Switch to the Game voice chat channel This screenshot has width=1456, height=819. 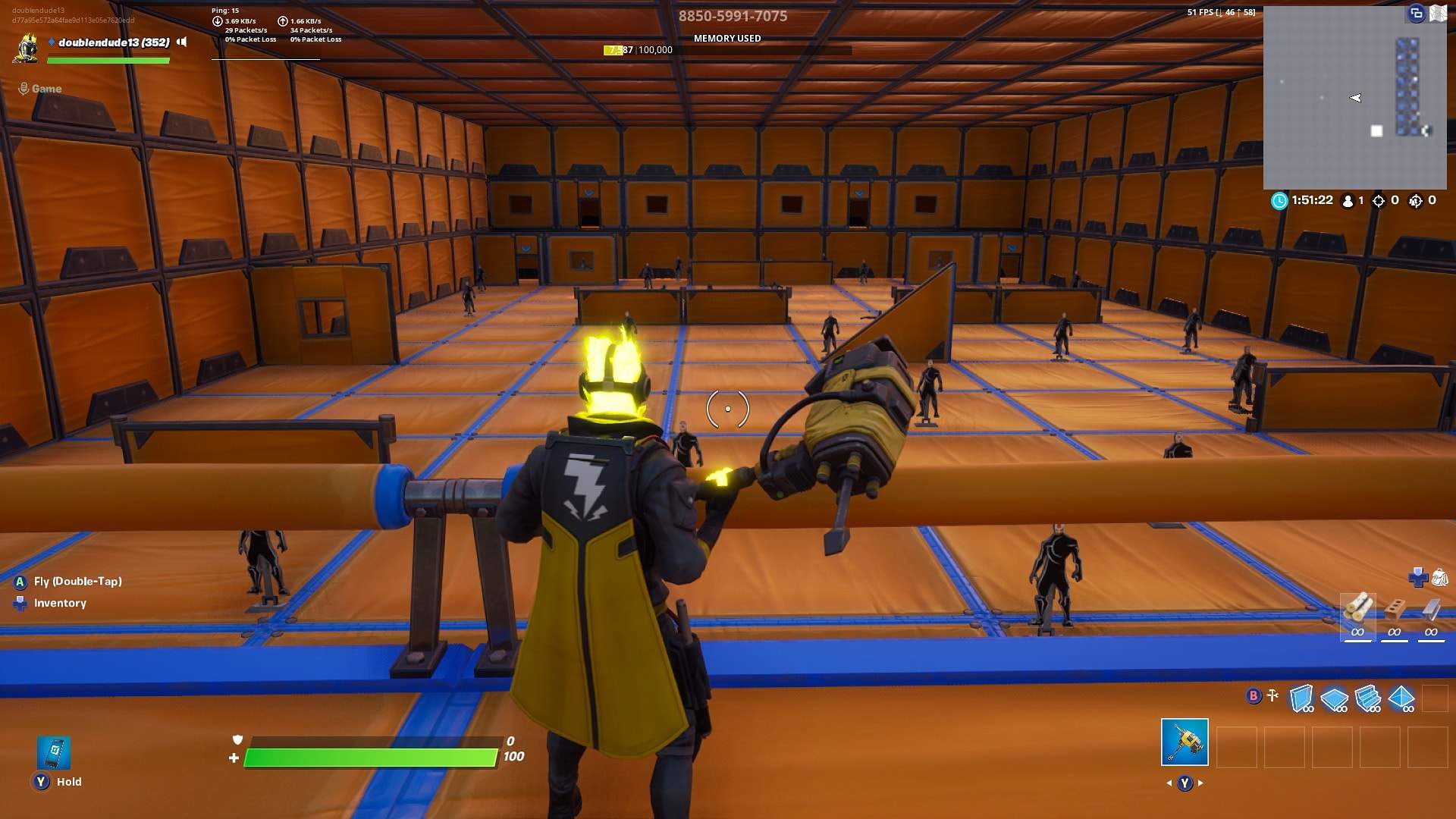[x=45, y=88]
